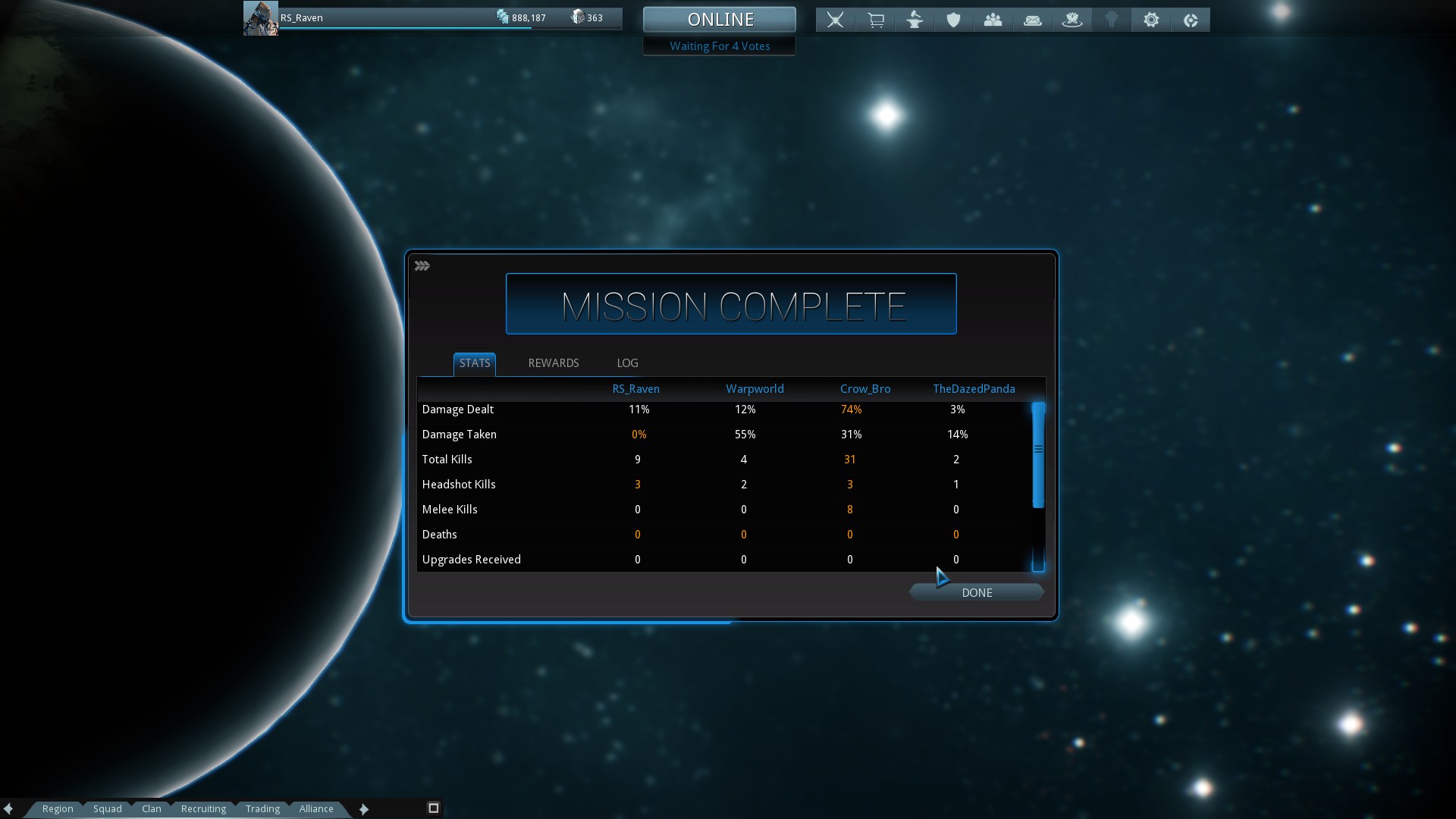Open the shopping cart market

876,20
